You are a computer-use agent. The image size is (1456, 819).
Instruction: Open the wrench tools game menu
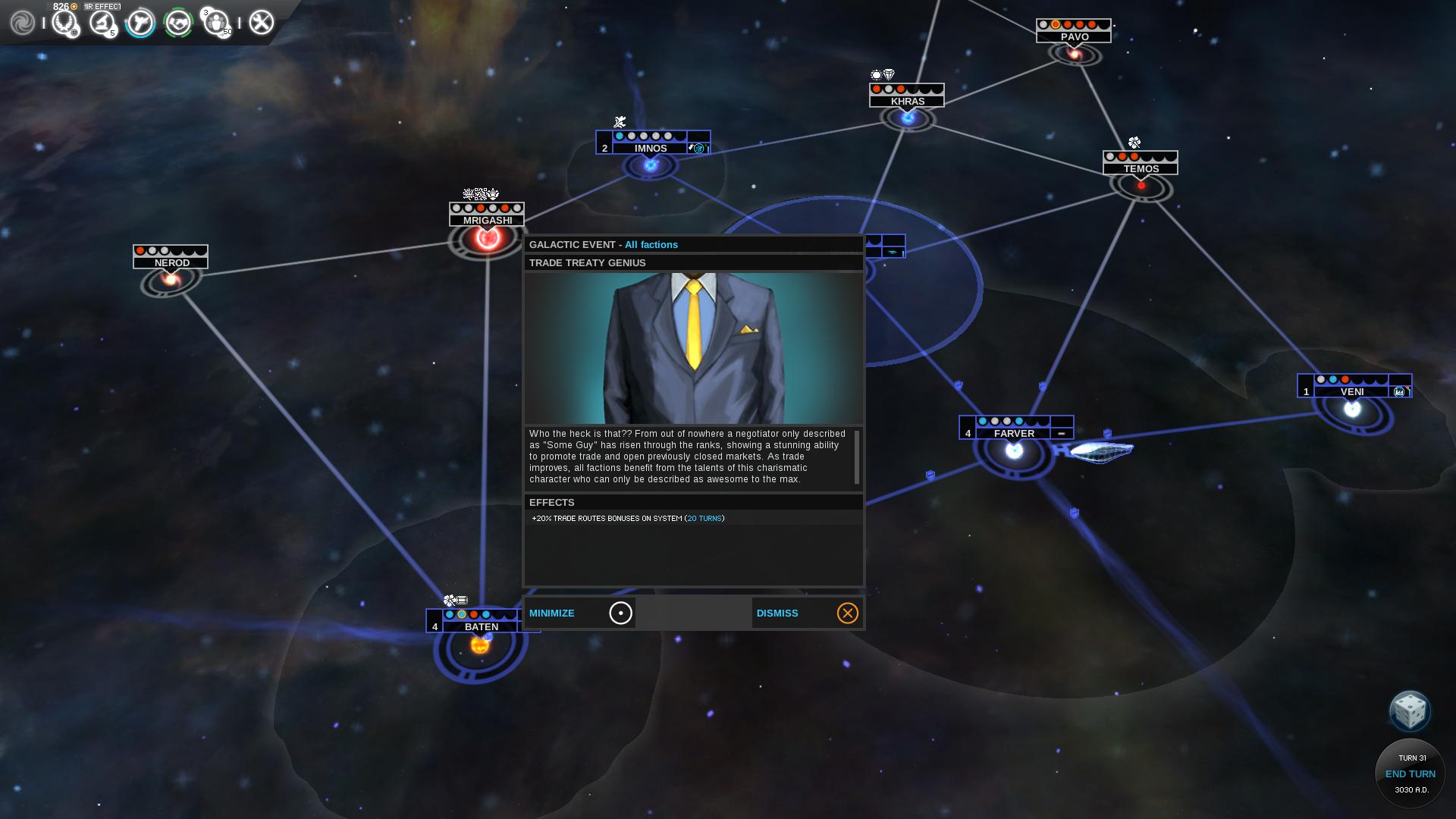[261, 23]
